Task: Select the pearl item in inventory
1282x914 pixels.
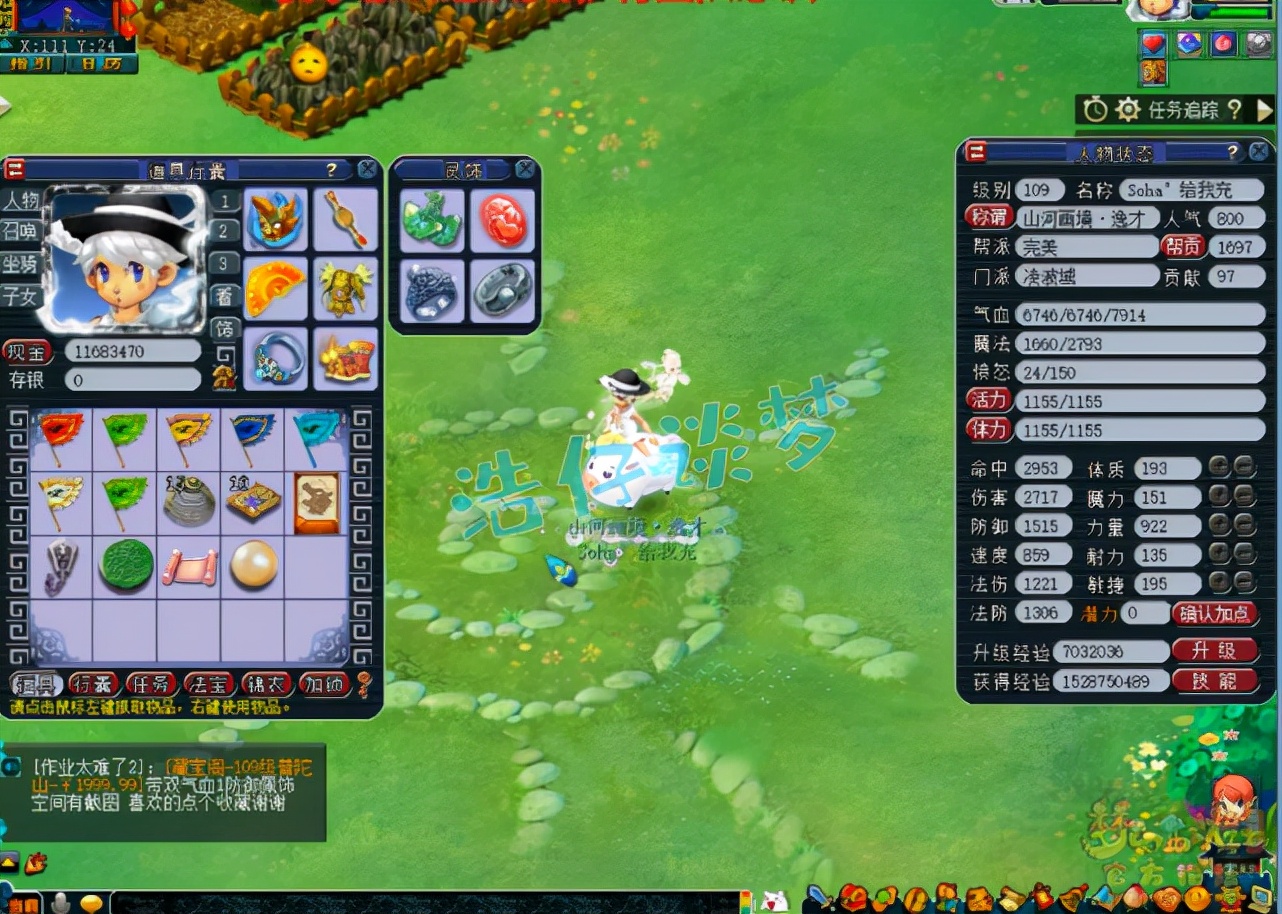Action: pos(252,566)
